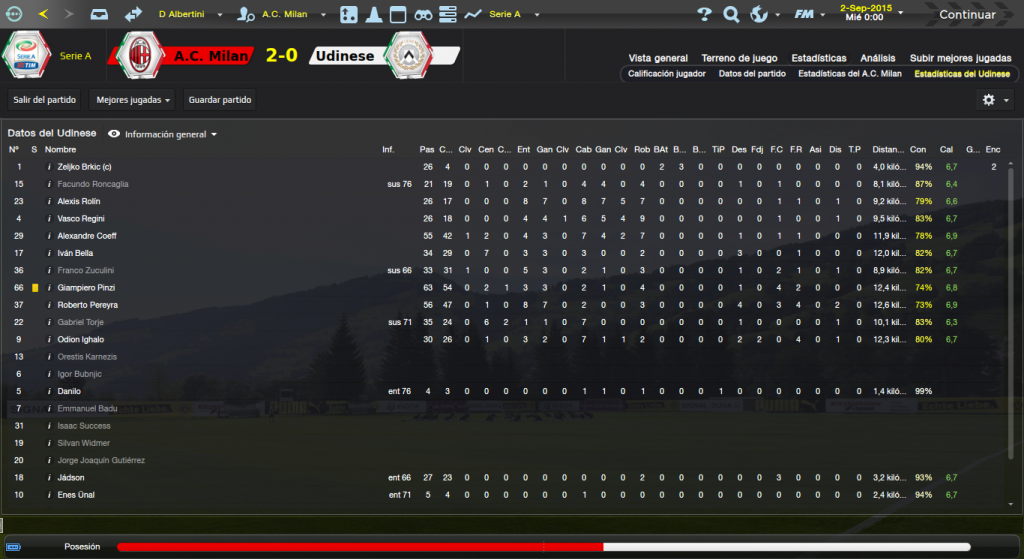The width and height of the screenshot is (1024, 559).
Task: Switch to Vista general tab
Action: click(x=658, y=58)
